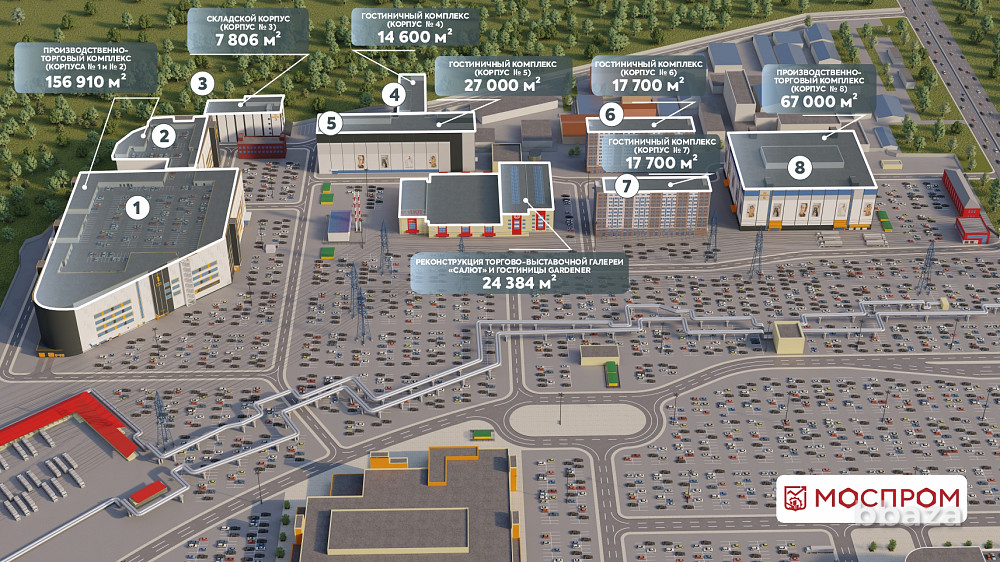Show the 14 600 м² hotel complex label
This screenshot has width=1000, height=562.
point(415,28)
